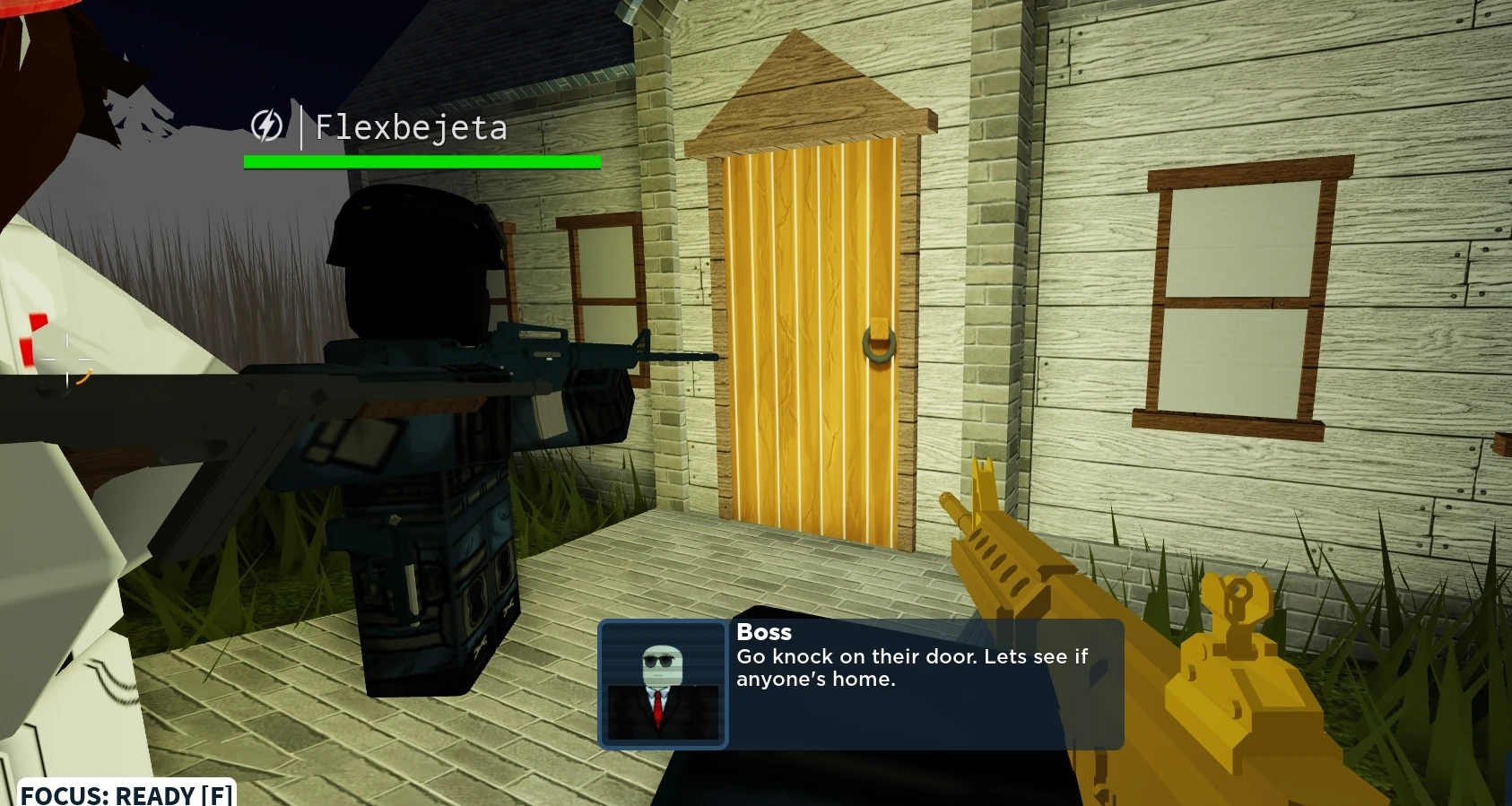Select the wooden door of the house

point(812,332)
